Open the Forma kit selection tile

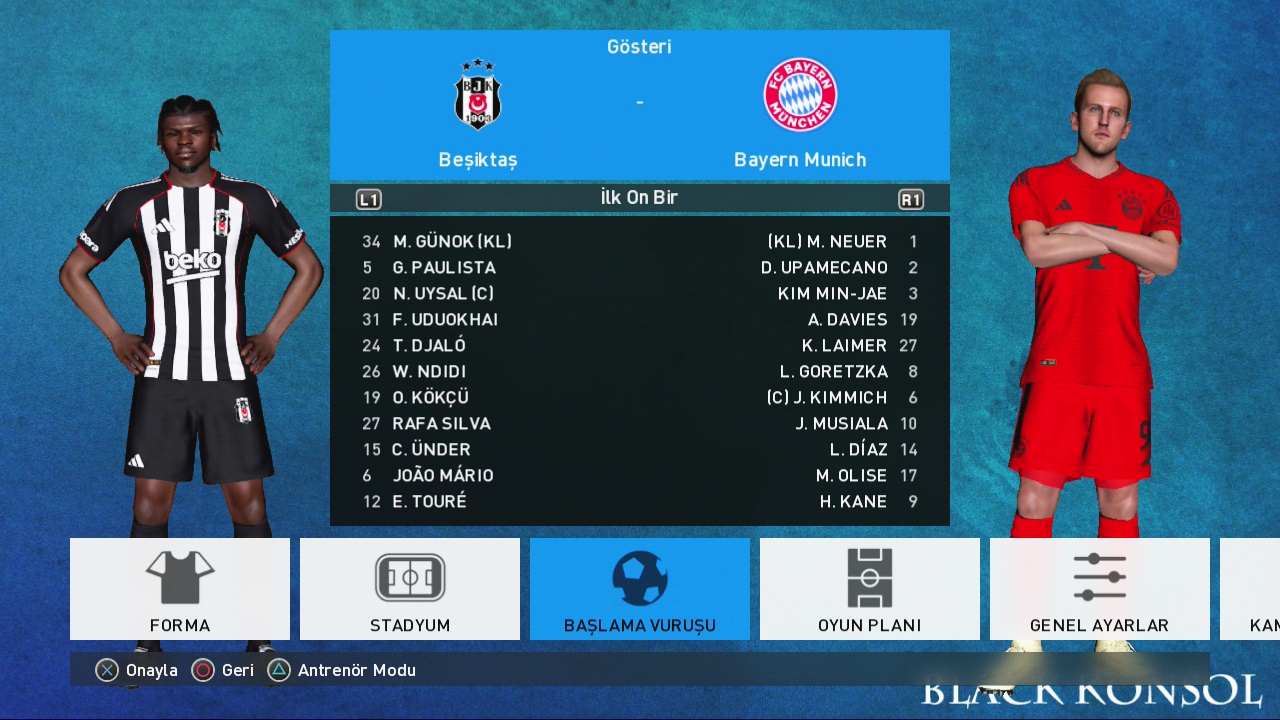click(180, 589)
